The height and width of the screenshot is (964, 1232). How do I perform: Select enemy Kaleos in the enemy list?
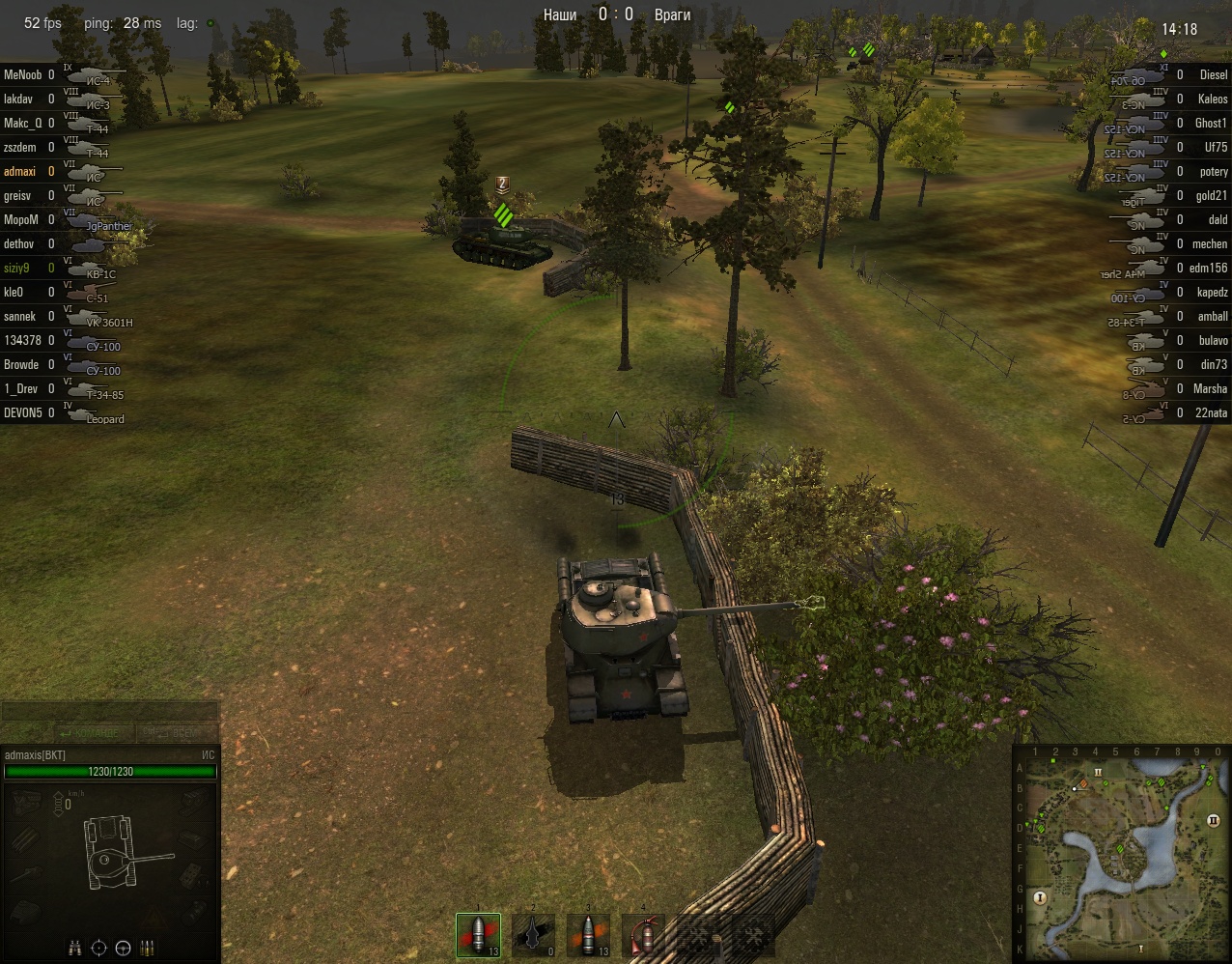[1212, 99]
